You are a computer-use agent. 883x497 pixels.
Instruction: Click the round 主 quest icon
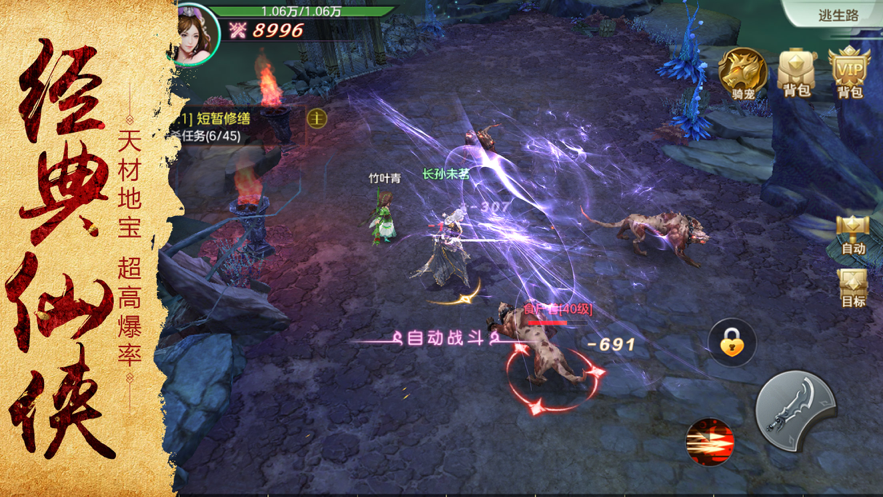pos(317,118)
